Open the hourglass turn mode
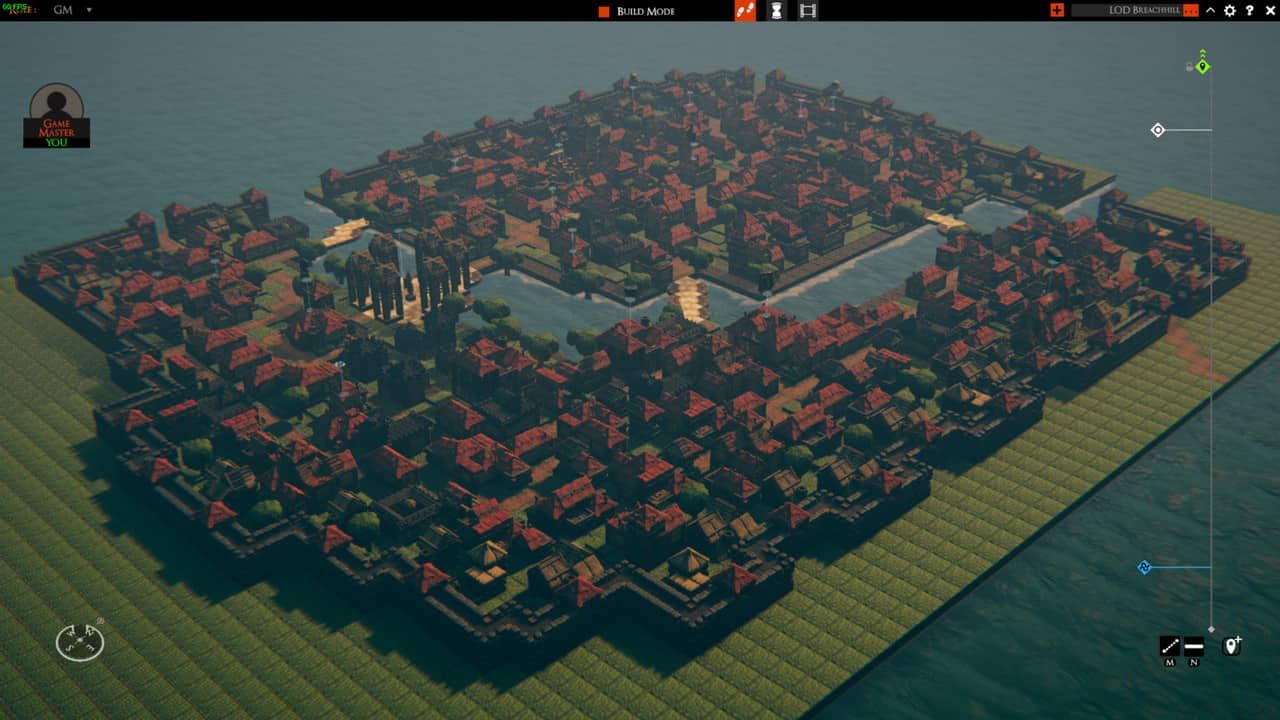Image resolution: width=1280 pixels, height=720 pixels. click(x=776, y=11)
